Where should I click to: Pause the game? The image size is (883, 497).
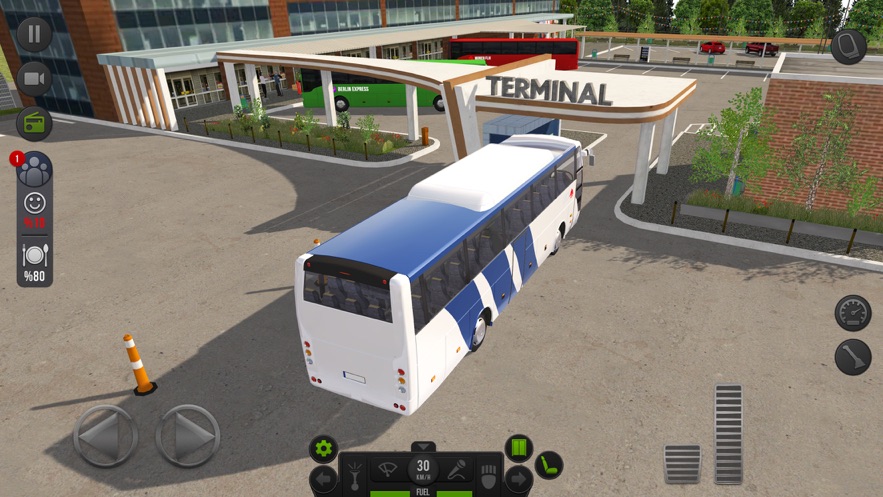click(x=34, y=34)
